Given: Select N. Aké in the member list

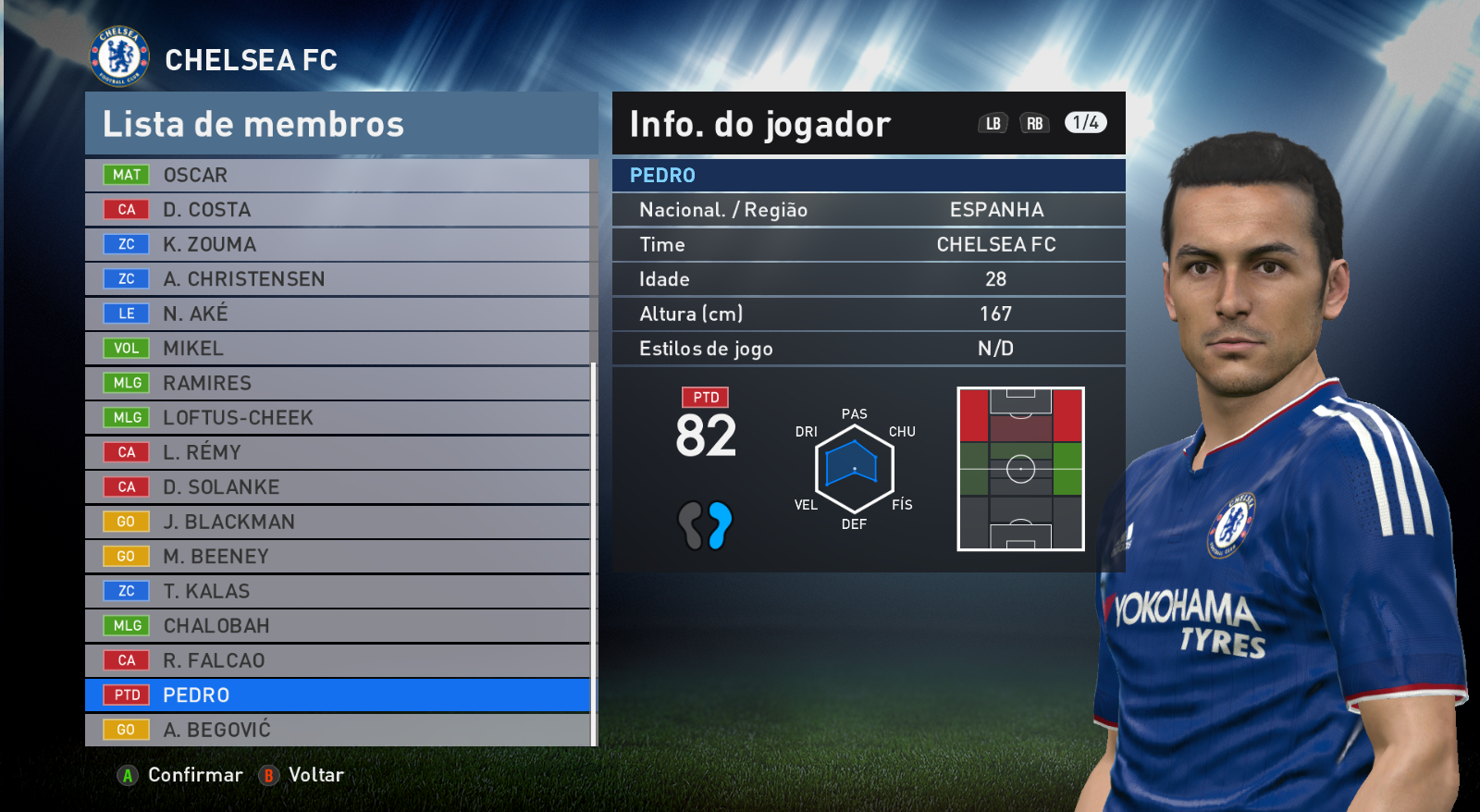Looking at the screenshot, I should [338, 314].
